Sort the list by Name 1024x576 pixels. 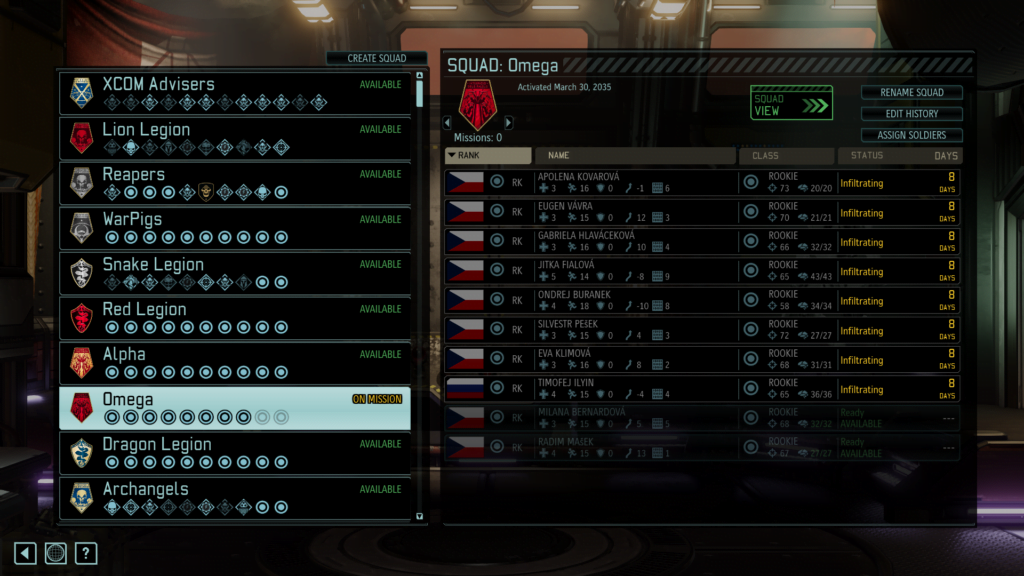[634, 155]
